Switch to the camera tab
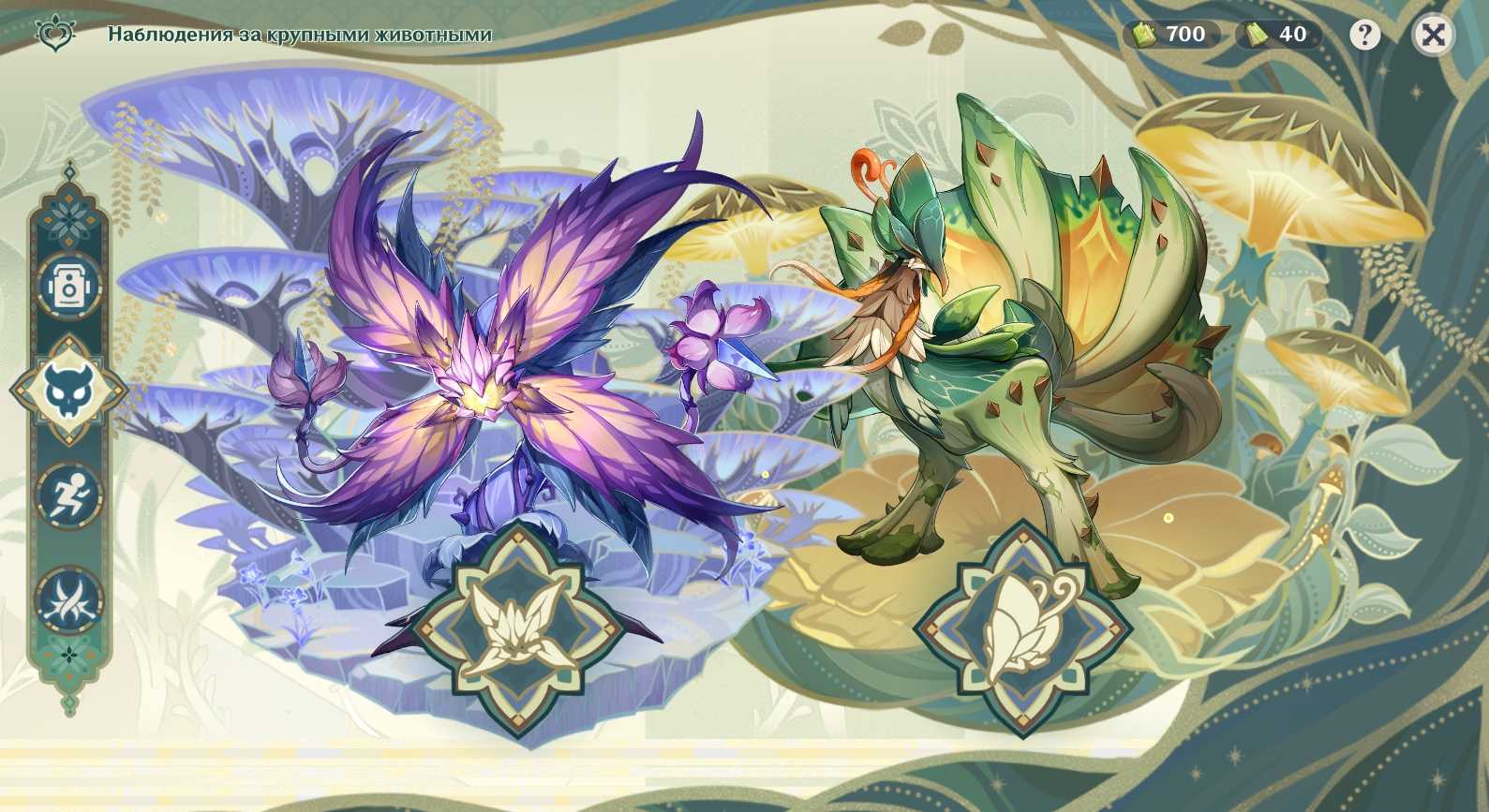Viewport: 1489px width, 812px height. 68,283
